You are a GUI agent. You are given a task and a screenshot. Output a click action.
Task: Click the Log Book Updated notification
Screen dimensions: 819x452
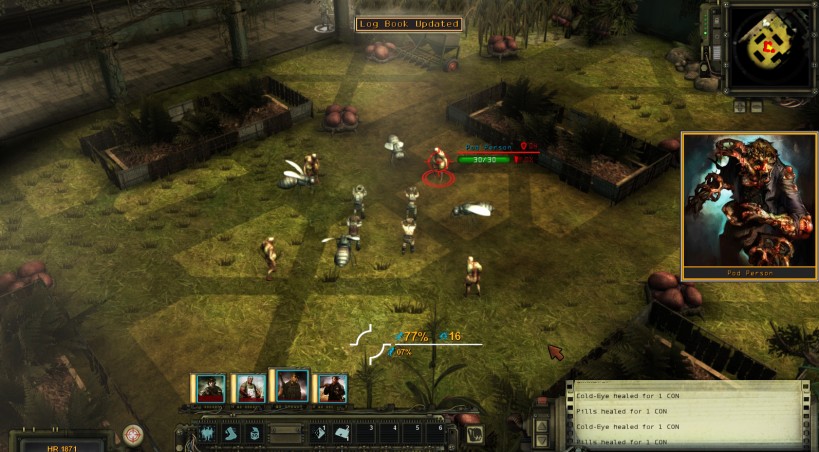coord(409,24)
